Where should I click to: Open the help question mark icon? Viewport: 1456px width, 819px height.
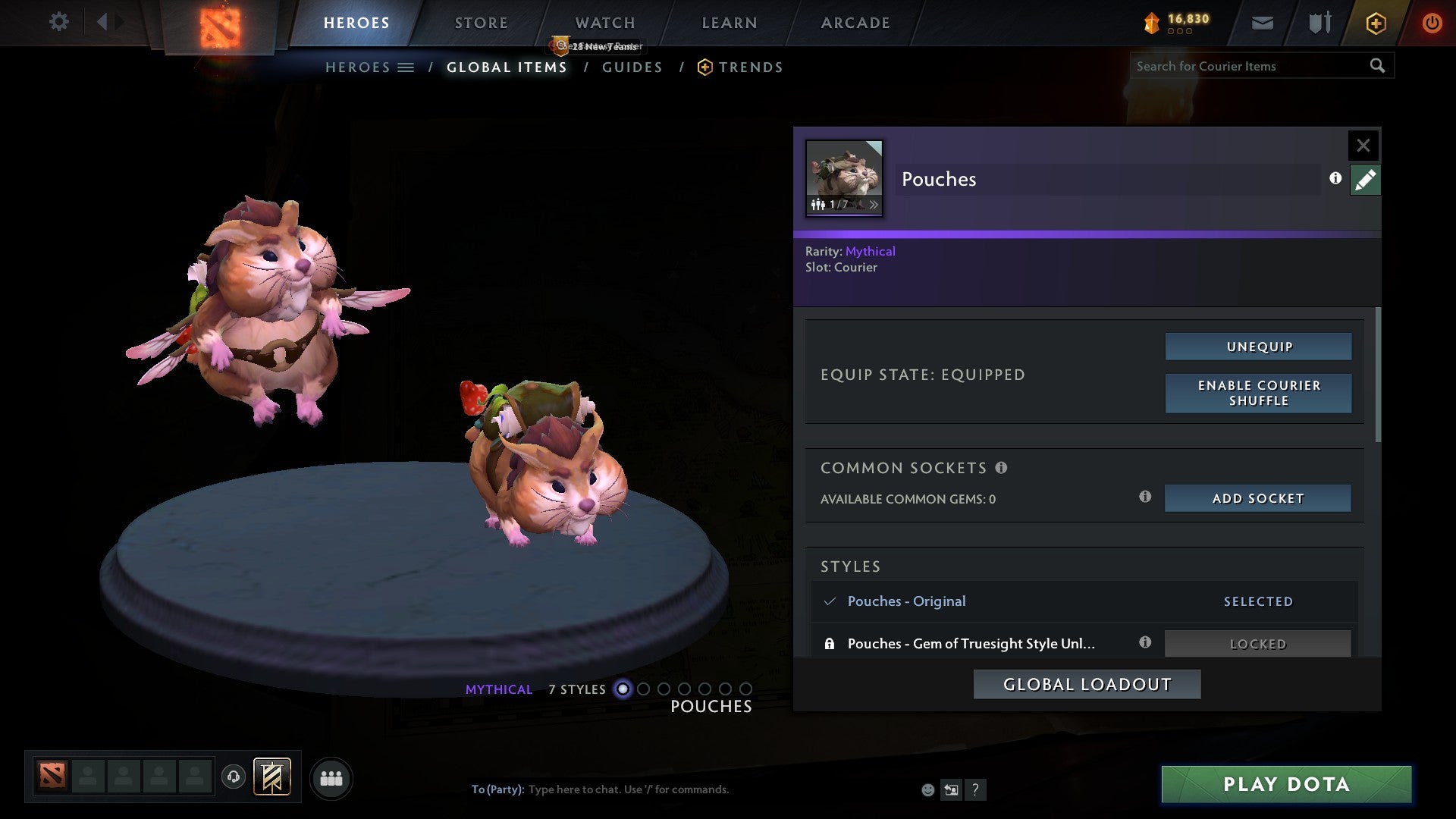(975, 789)
